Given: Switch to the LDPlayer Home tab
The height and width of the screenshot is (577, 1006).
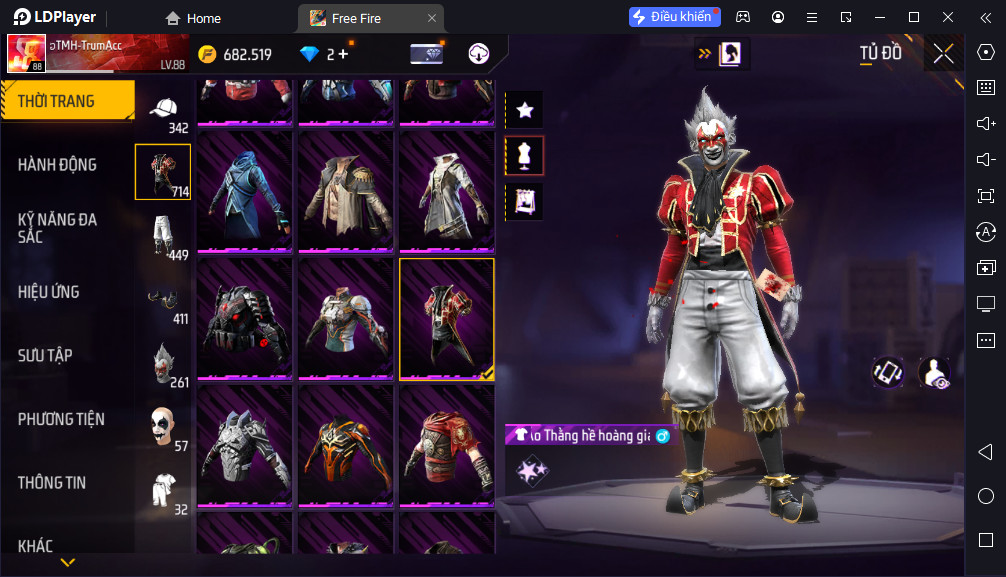Looking at the screenshot, I should [x=194, y=18].
